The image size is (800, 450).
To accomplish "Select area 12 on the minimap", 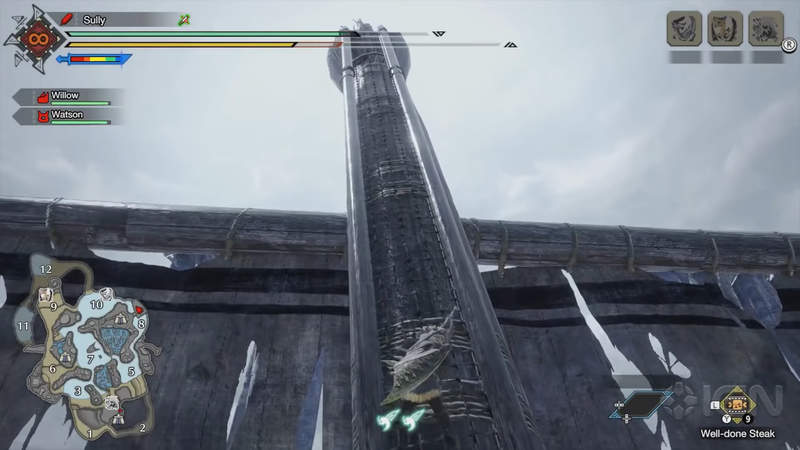I will (46, 270).
